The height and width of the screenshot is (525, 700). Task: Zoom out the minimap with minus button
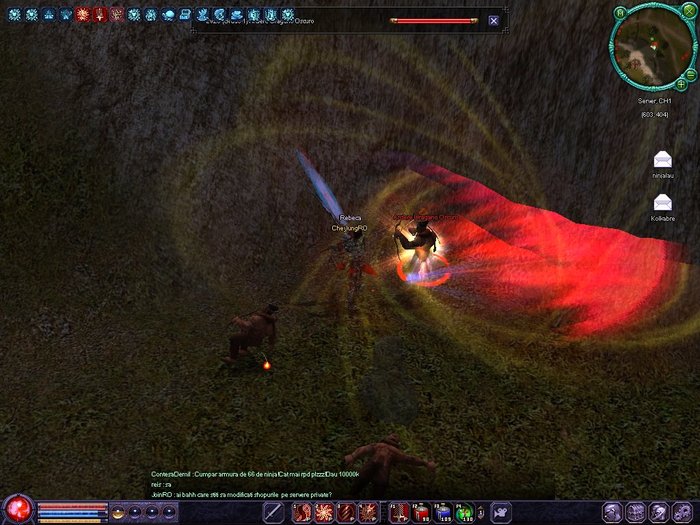click(691, 75)
